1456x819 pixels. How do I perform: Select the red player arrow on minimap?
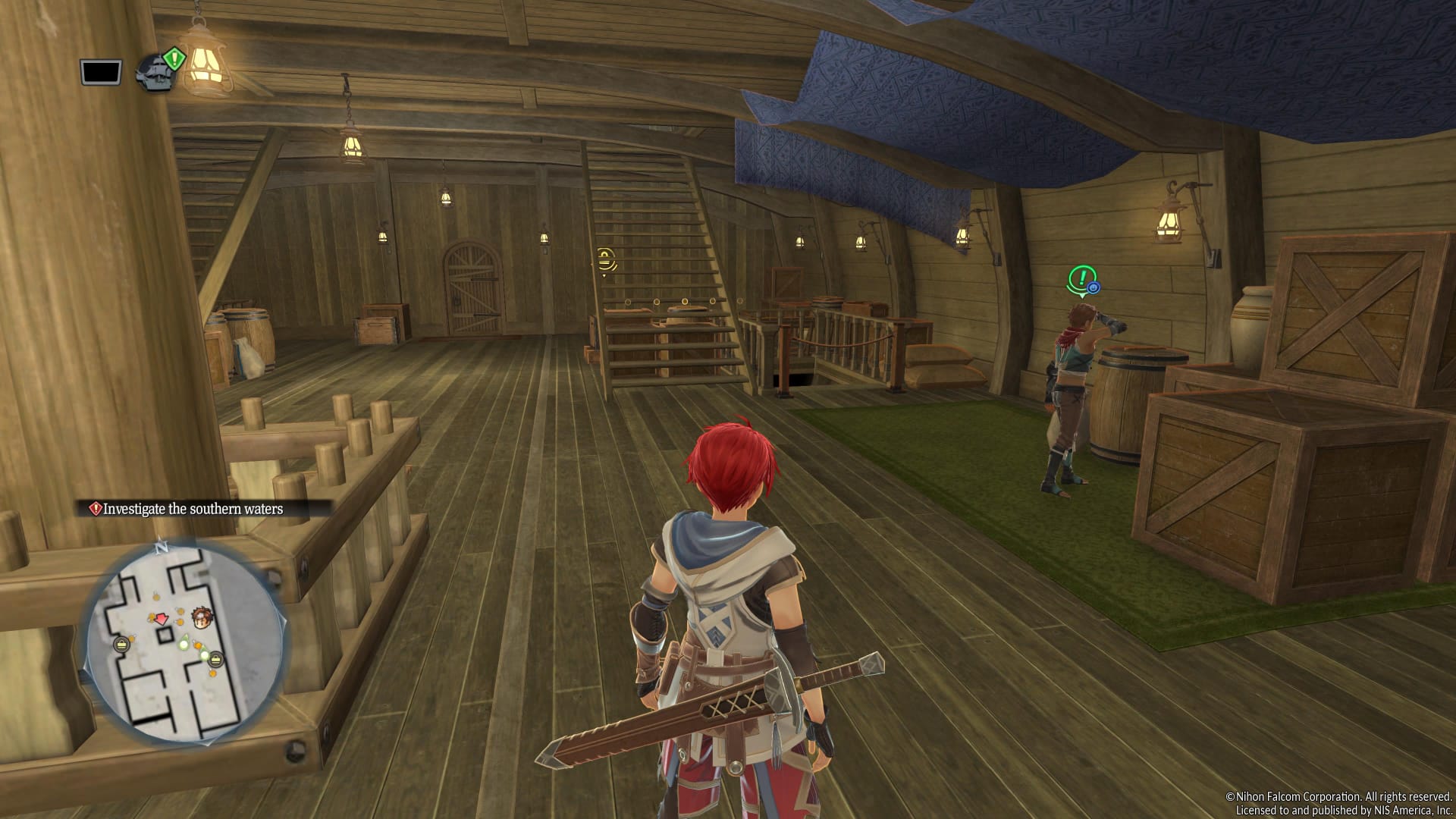point(162,620)
